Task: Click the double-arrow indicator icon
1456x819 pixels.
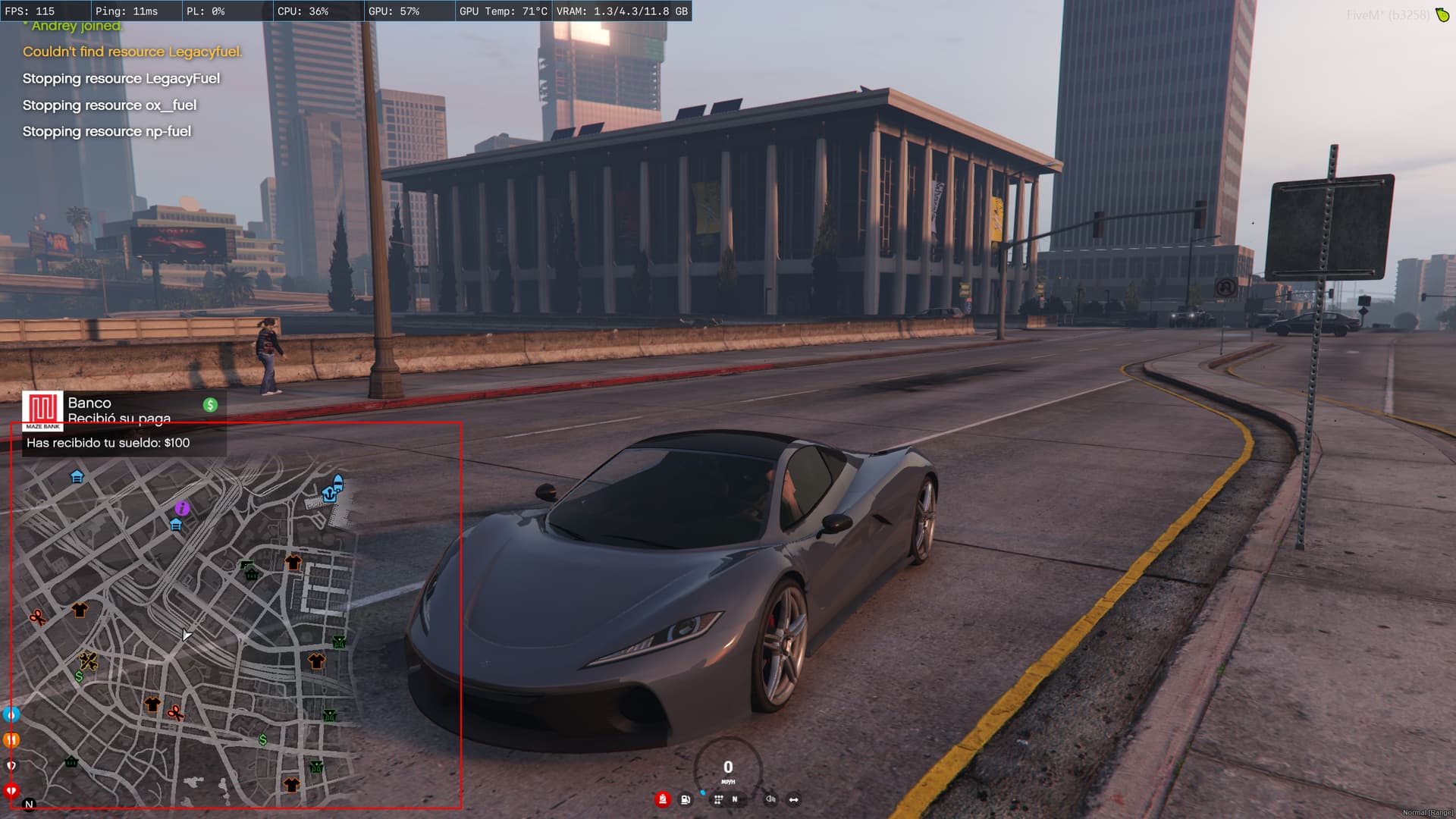Action: [x=793, y=799]
